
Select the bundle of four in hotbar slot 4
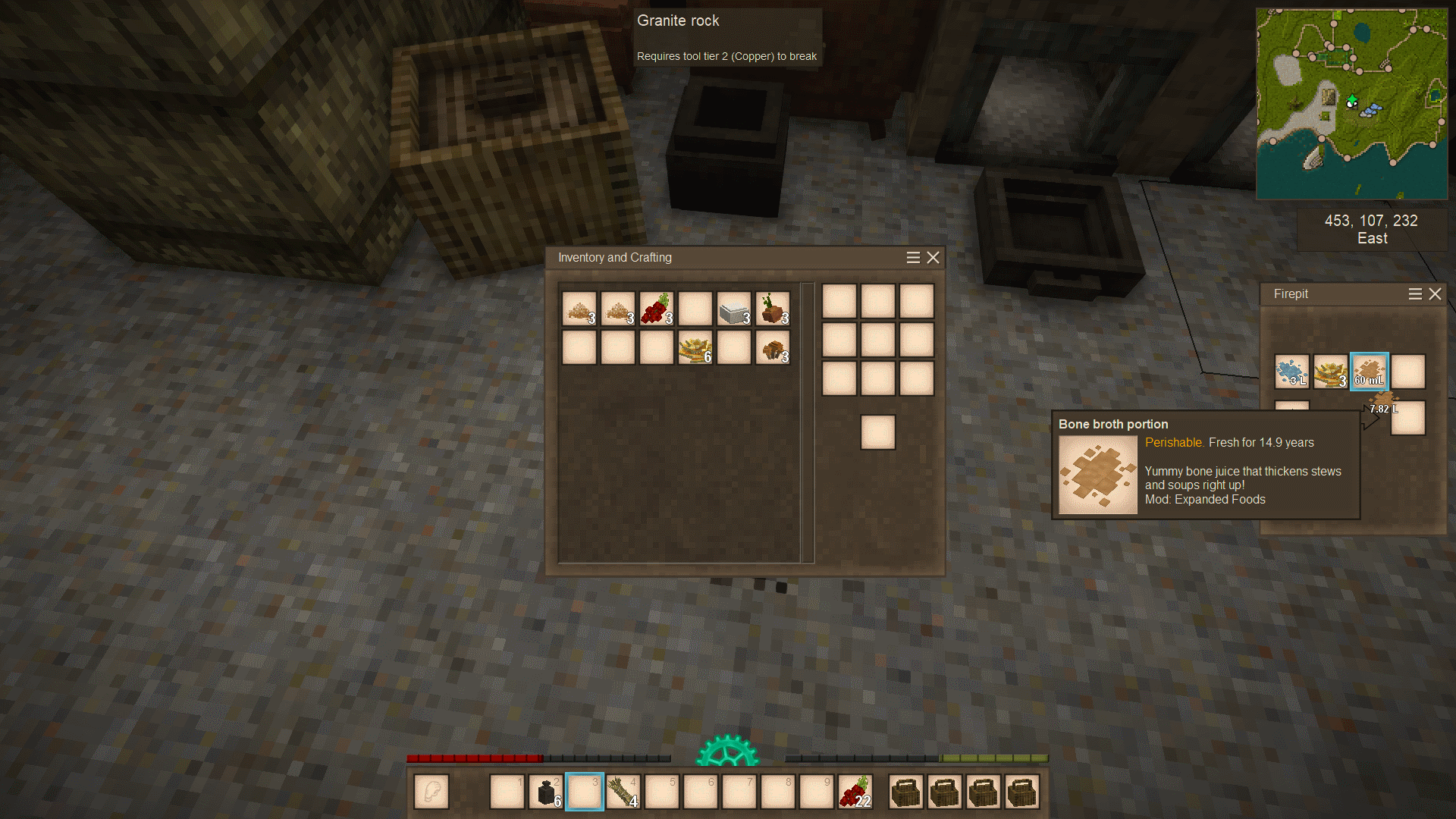623,792
